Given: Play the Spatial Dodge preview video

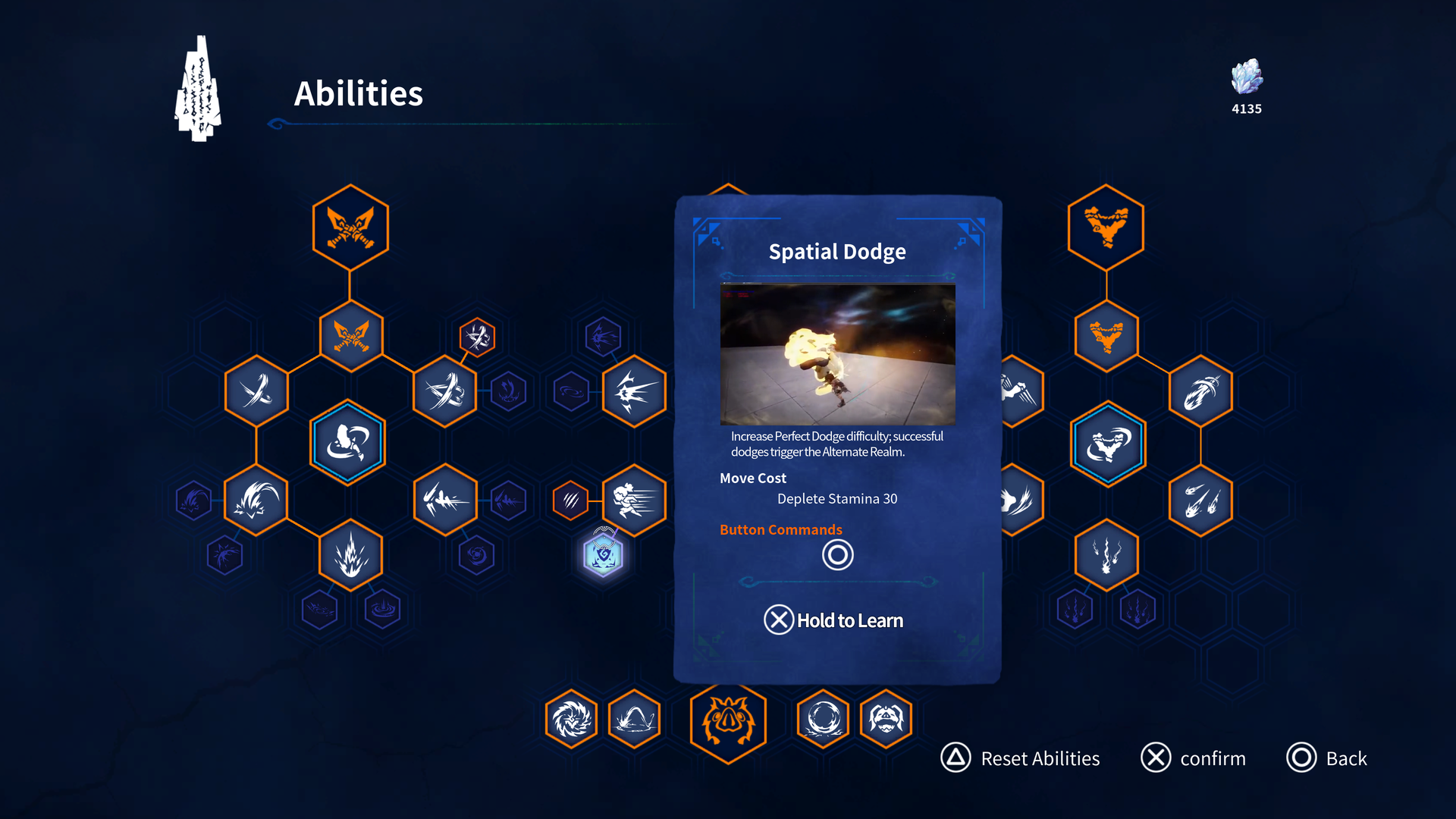Looking at the screenshot, I should pyautogui.click(x=837, y=354).
